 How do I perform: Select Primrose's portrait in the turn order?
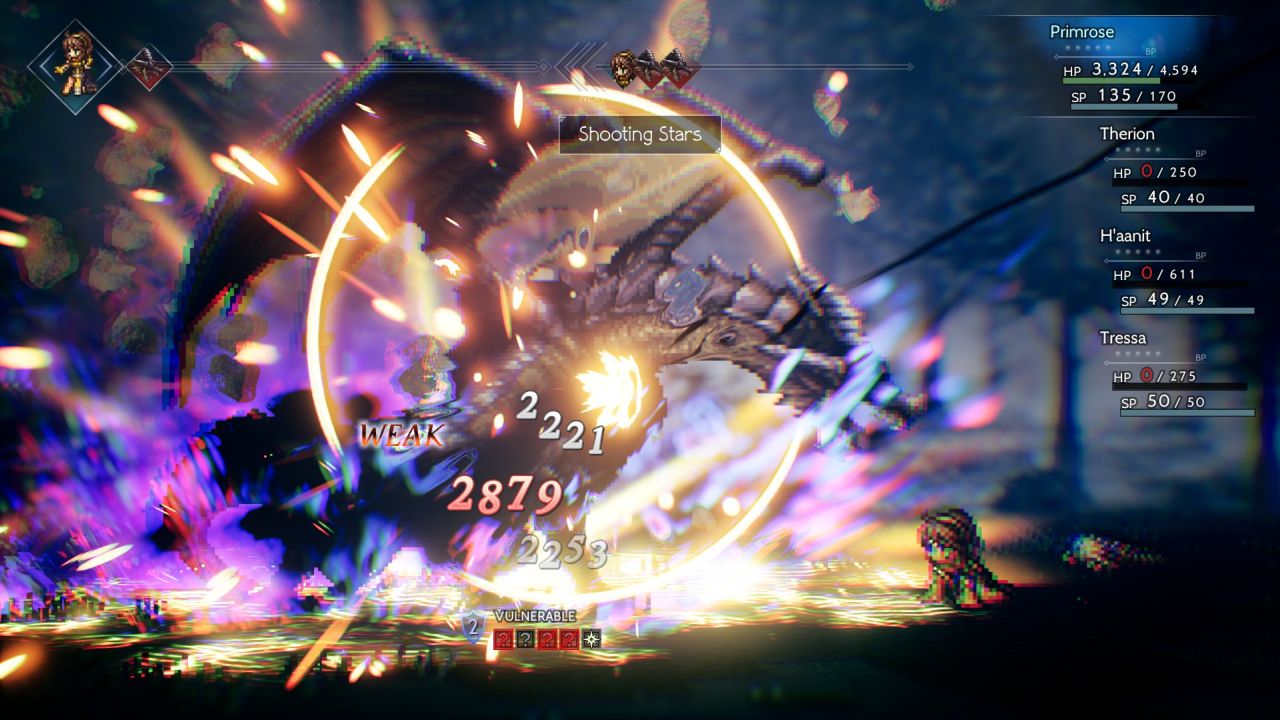(x=75, y=66)
